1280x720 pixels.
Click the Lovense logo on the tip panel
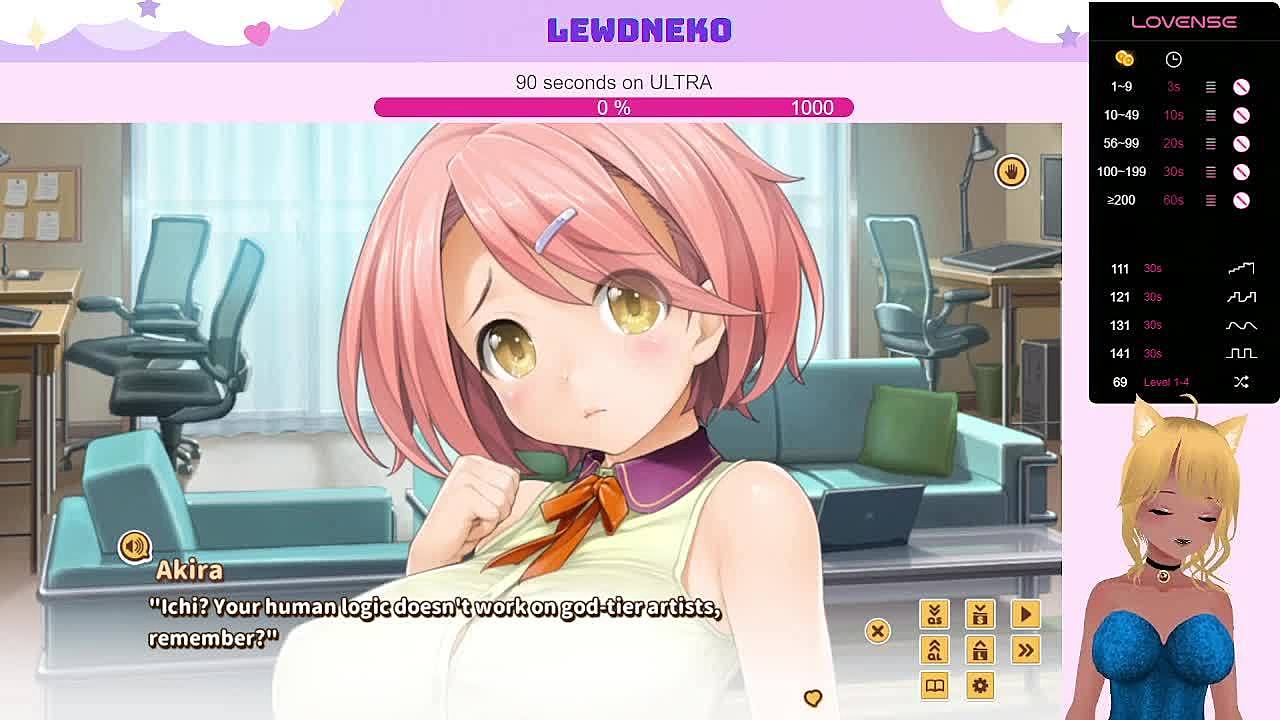(1183, 22)
